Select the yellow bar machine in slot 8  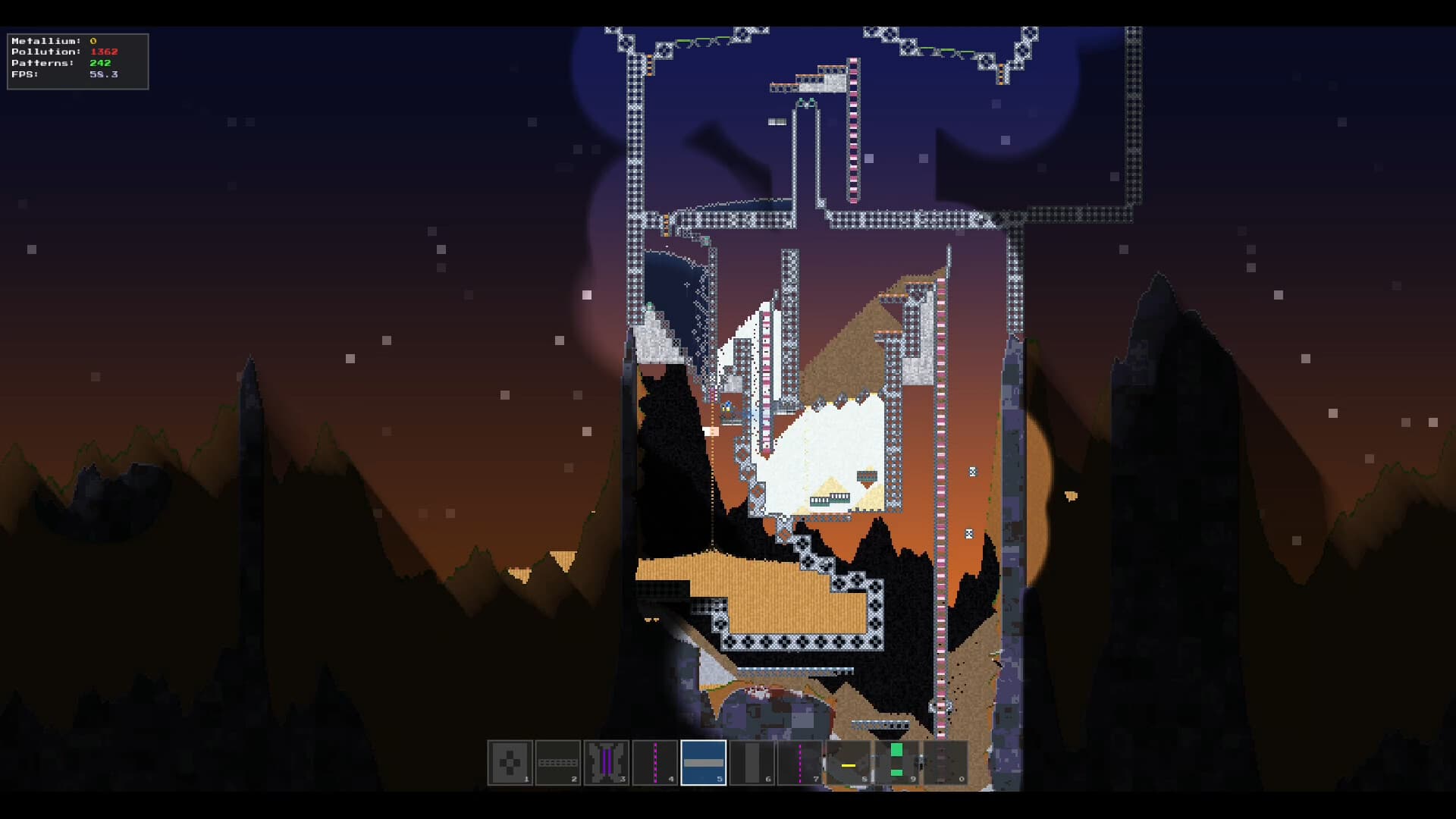coord(847,762)
